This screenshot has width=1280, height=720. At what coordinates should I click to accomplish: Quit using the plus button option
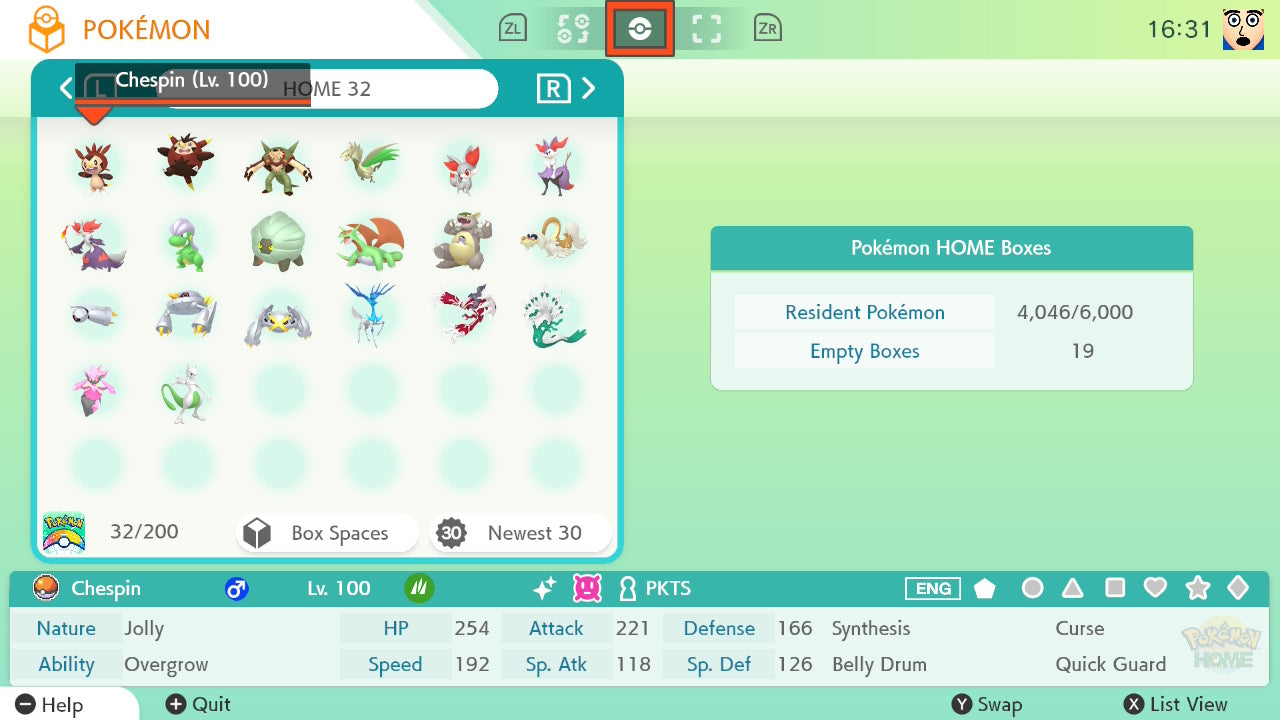pyautogui.click(x=196, y=704)
